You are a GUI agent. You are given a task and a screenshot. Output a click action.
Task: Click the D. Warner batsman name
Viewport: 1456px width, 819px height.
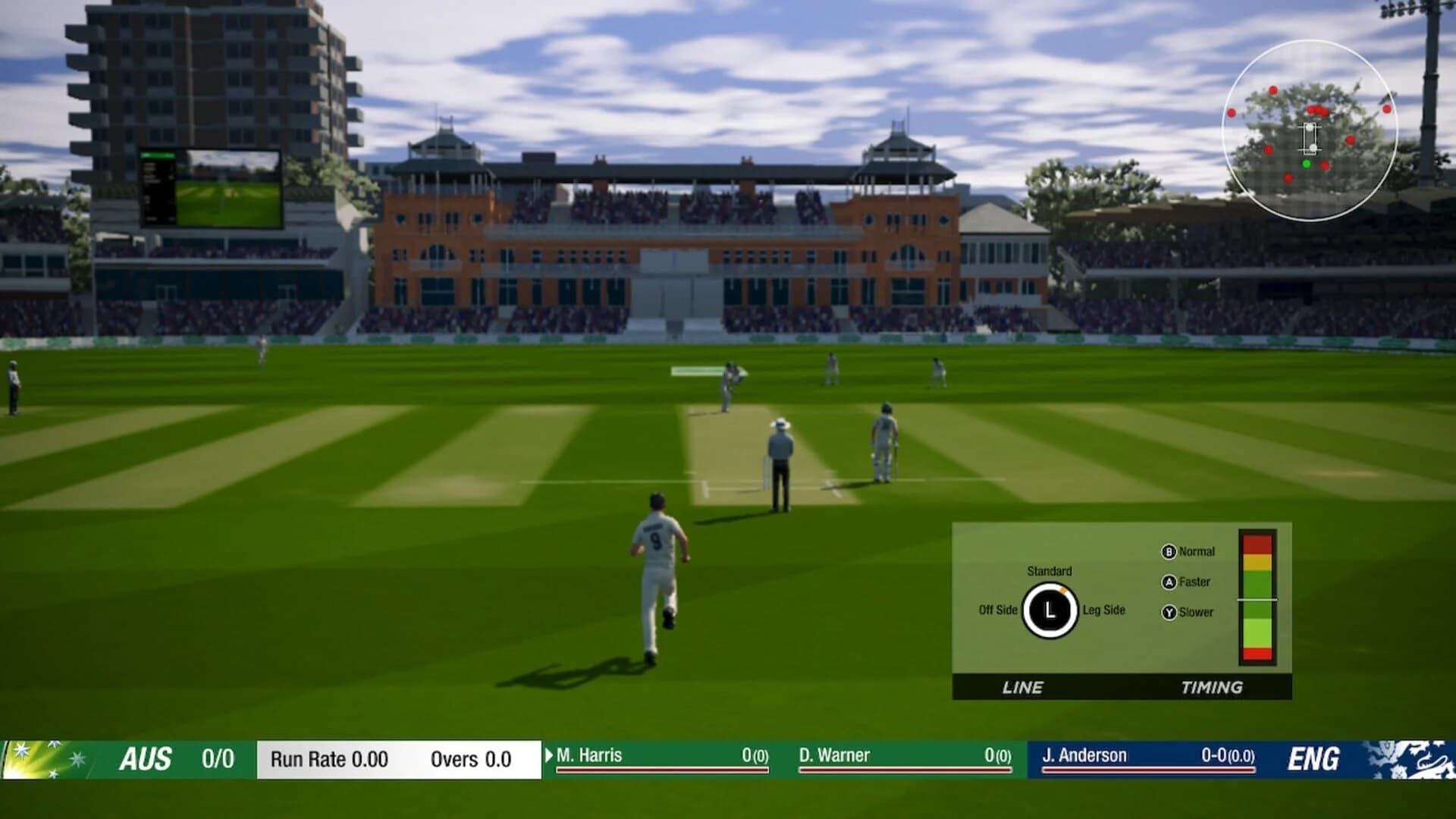click(x=836, y=755)
